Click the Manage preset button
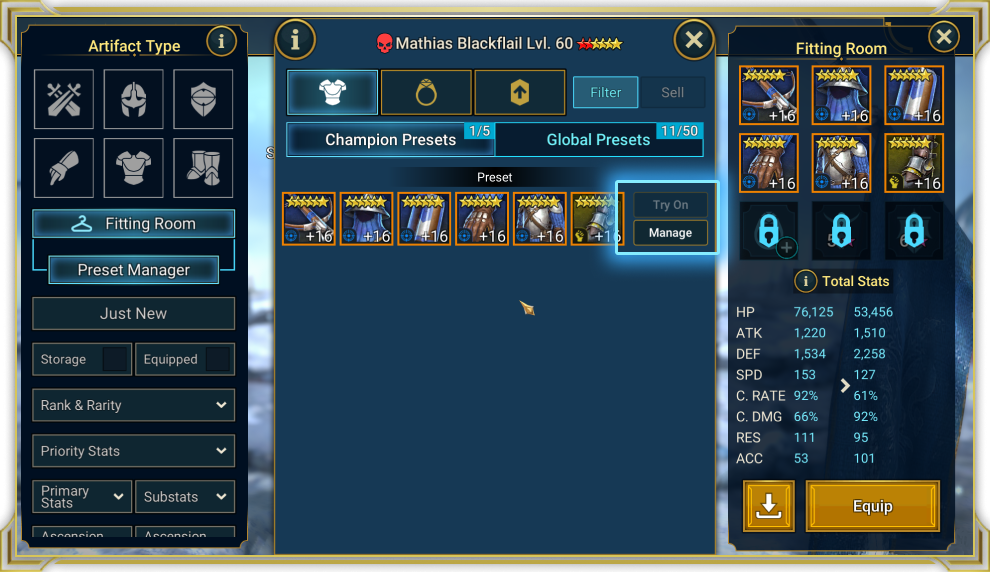This screenshot has width=990, height=572. pos(670,233)
